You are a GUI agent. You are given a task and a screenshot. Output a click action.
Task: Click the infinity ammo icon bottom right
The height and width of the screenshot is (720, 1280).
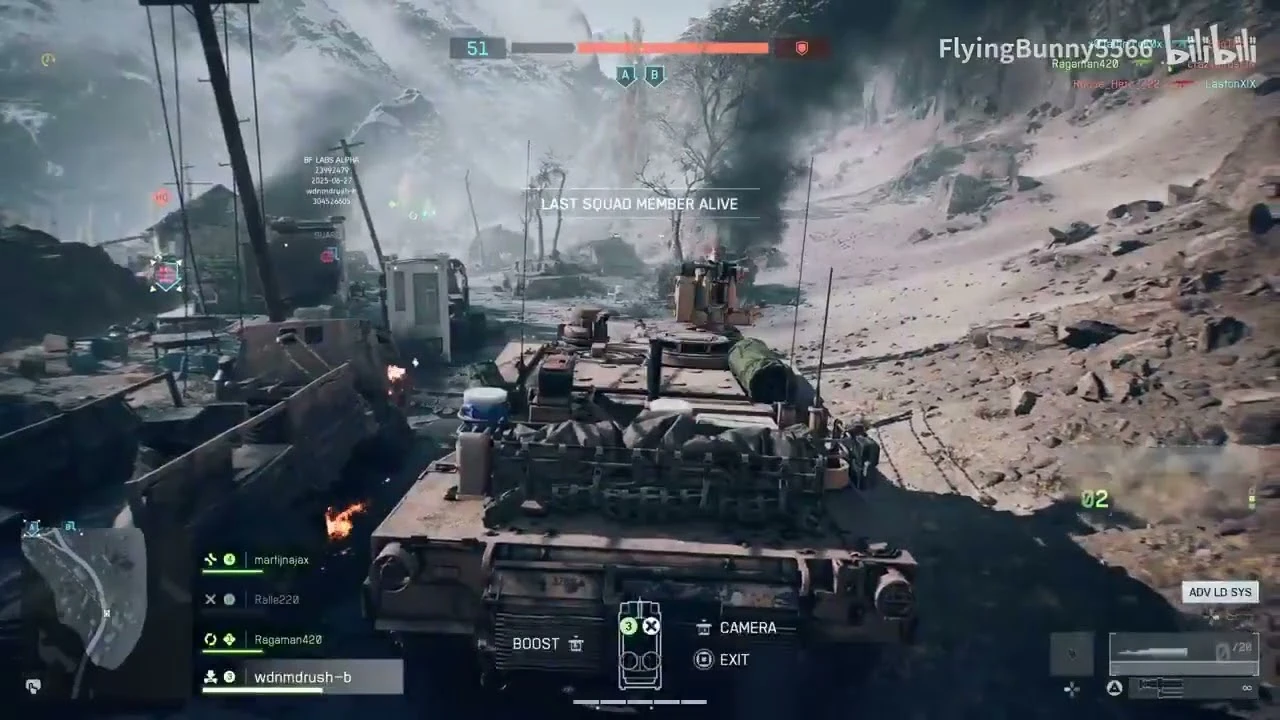1247,688
